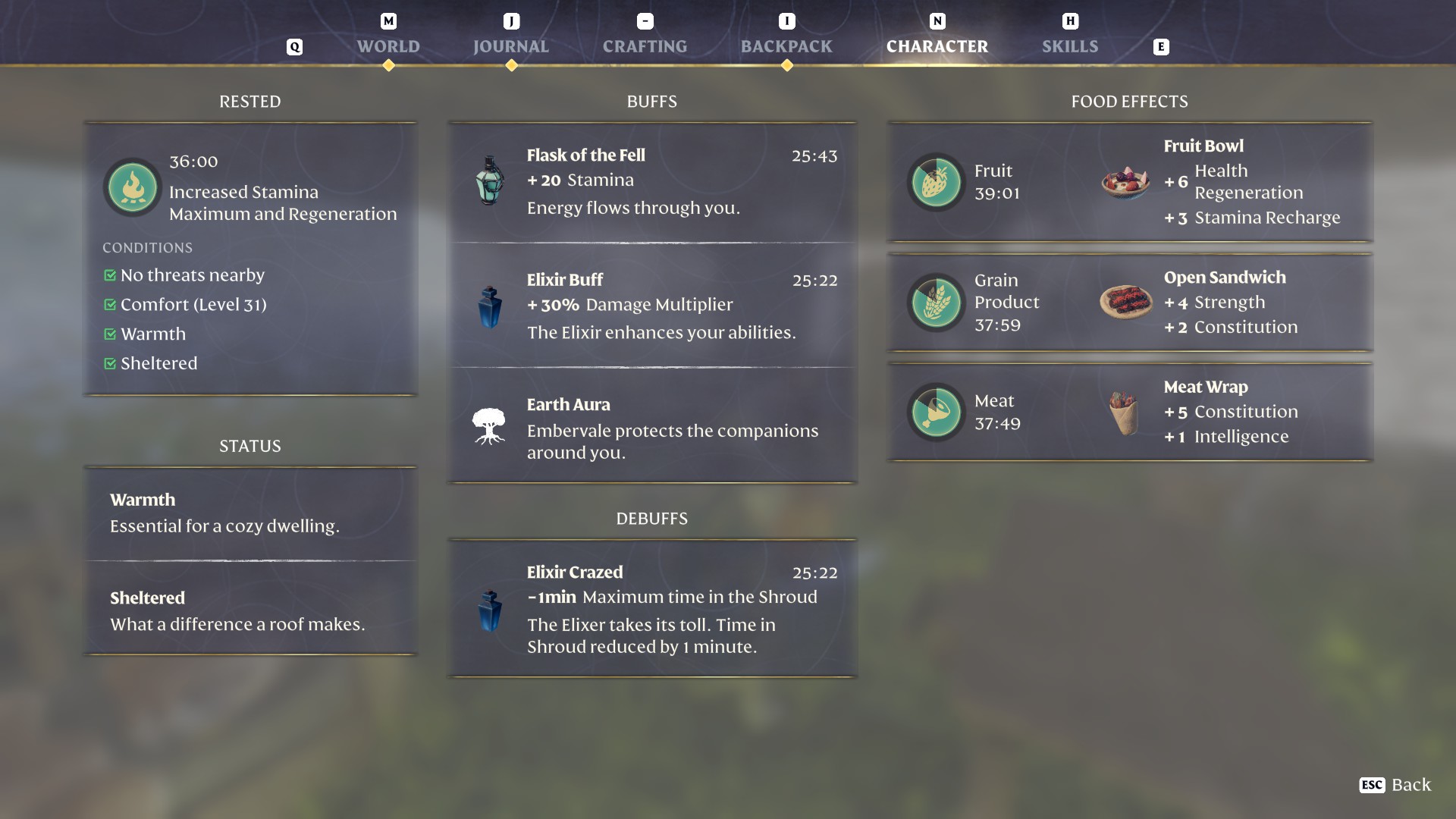
Task: Click the Grain Product category icon
Action: click(936, 303)
